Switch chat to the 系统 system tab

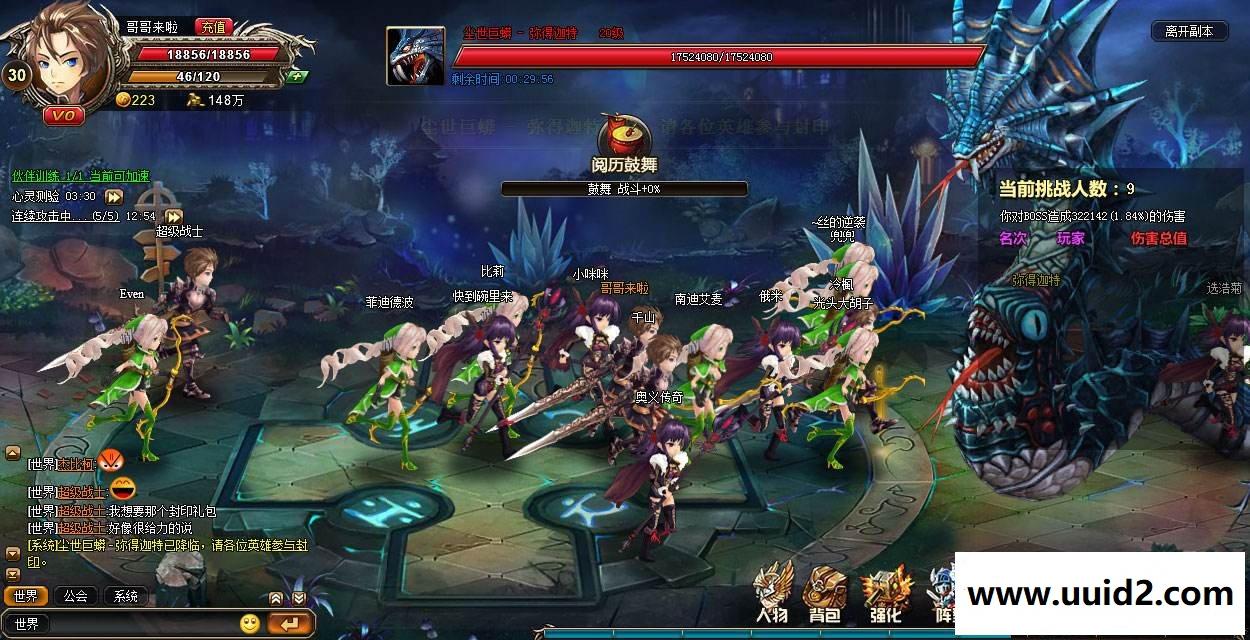point(126,596)
